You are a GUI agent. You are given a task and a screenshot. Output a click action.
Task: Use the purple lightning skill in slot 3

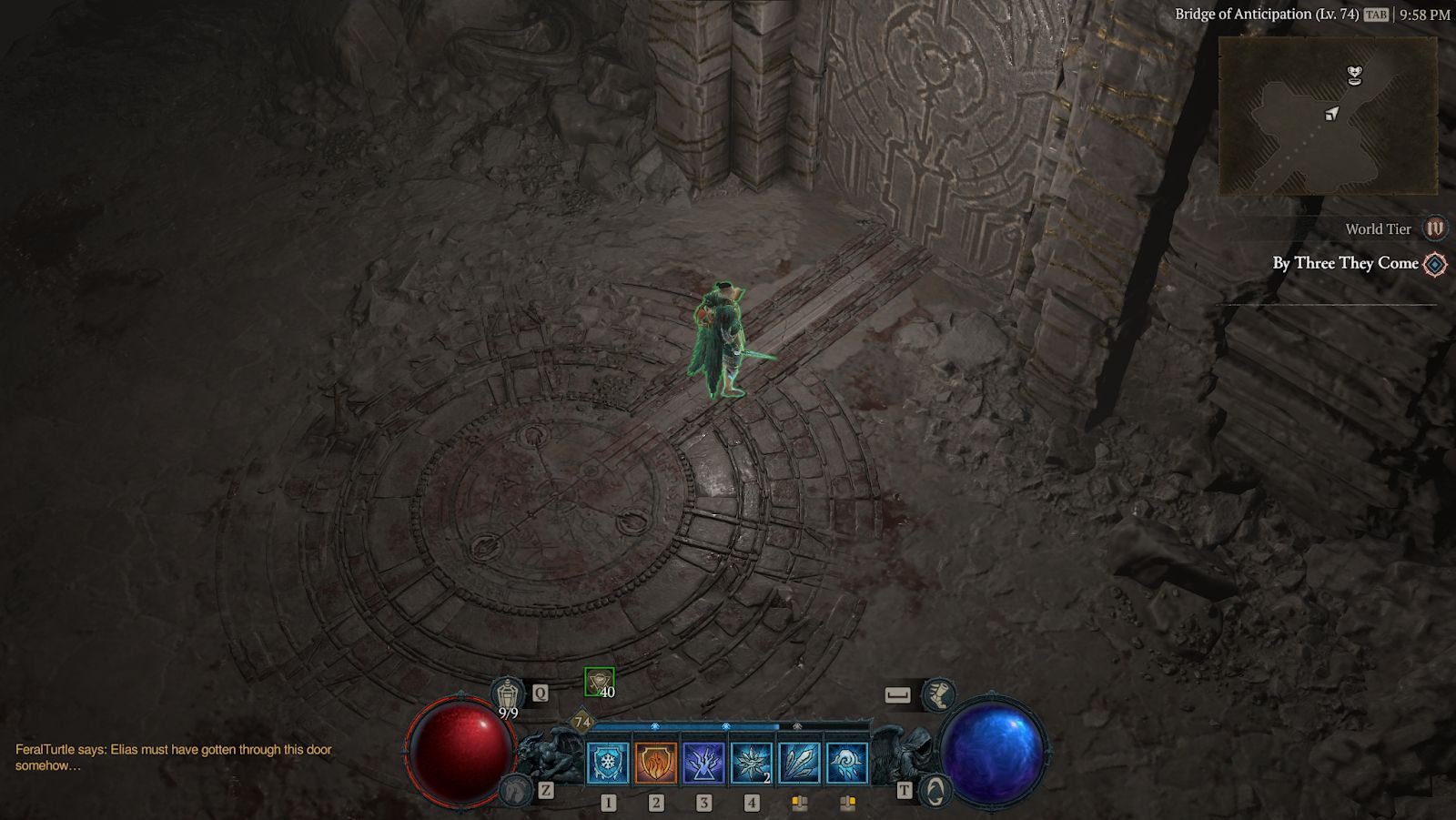703,763
